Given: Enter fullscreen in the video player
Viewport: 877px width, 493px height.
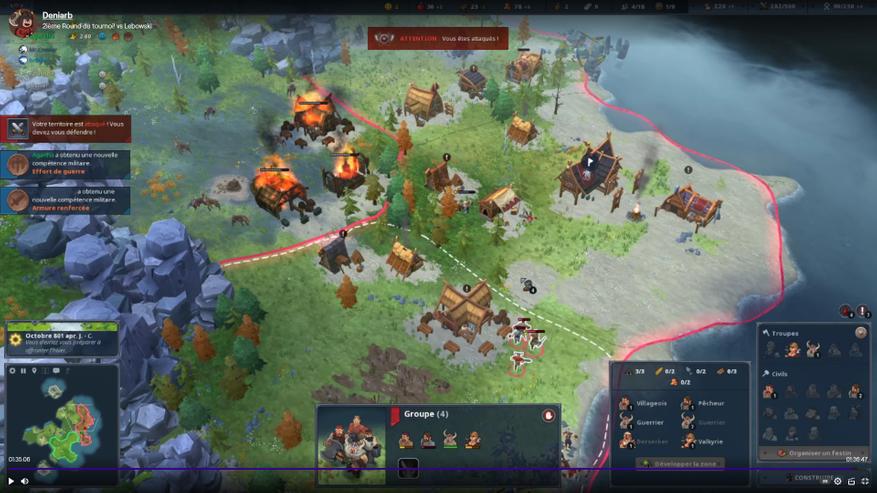Looking at the screenshot, I should click(865, 481).
